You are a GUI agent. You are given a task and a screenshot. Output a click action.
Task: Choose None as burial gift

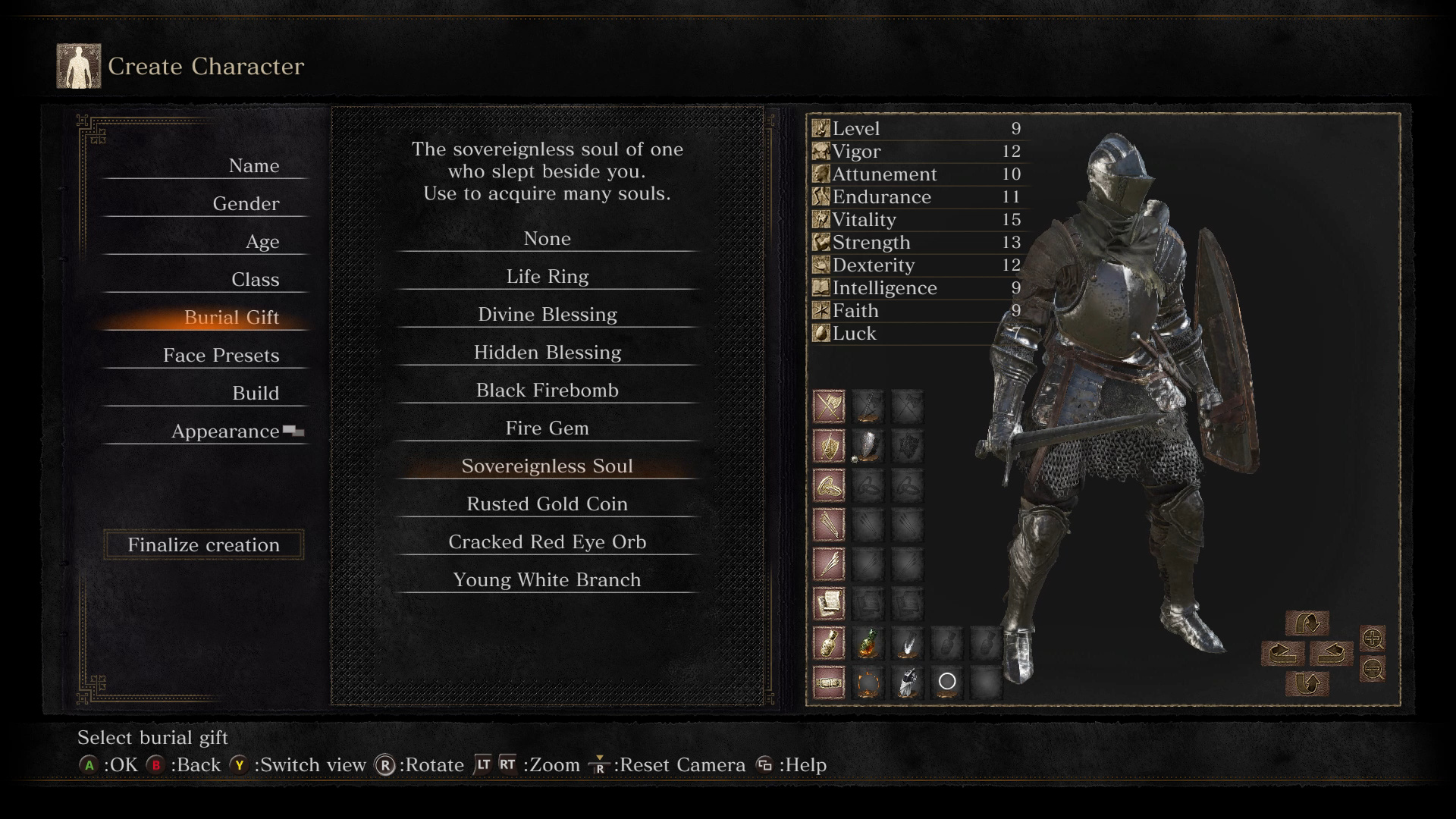click(x=547, y=239)
